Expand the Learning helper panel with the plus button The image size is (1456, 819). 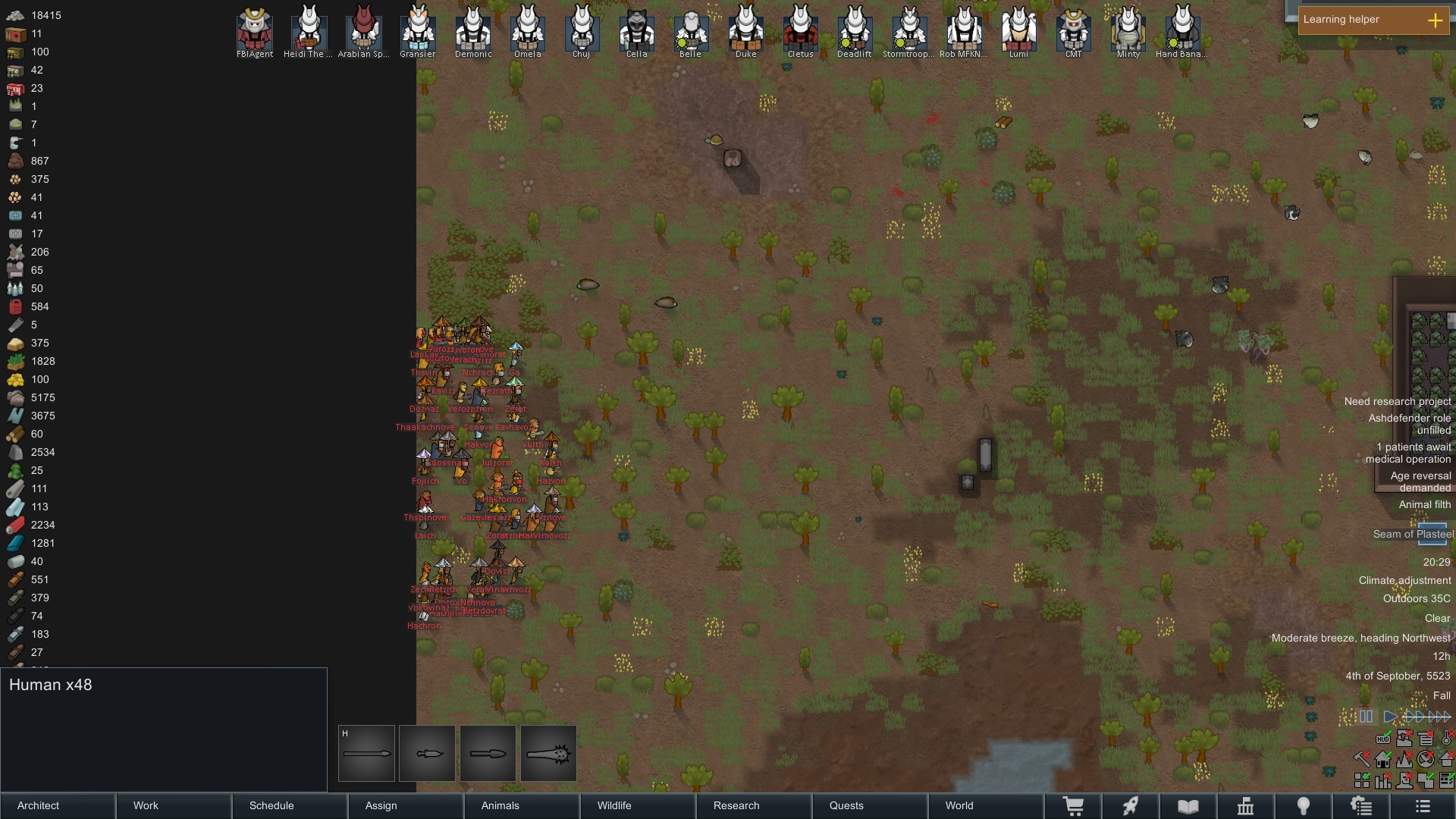[1436, 20]
